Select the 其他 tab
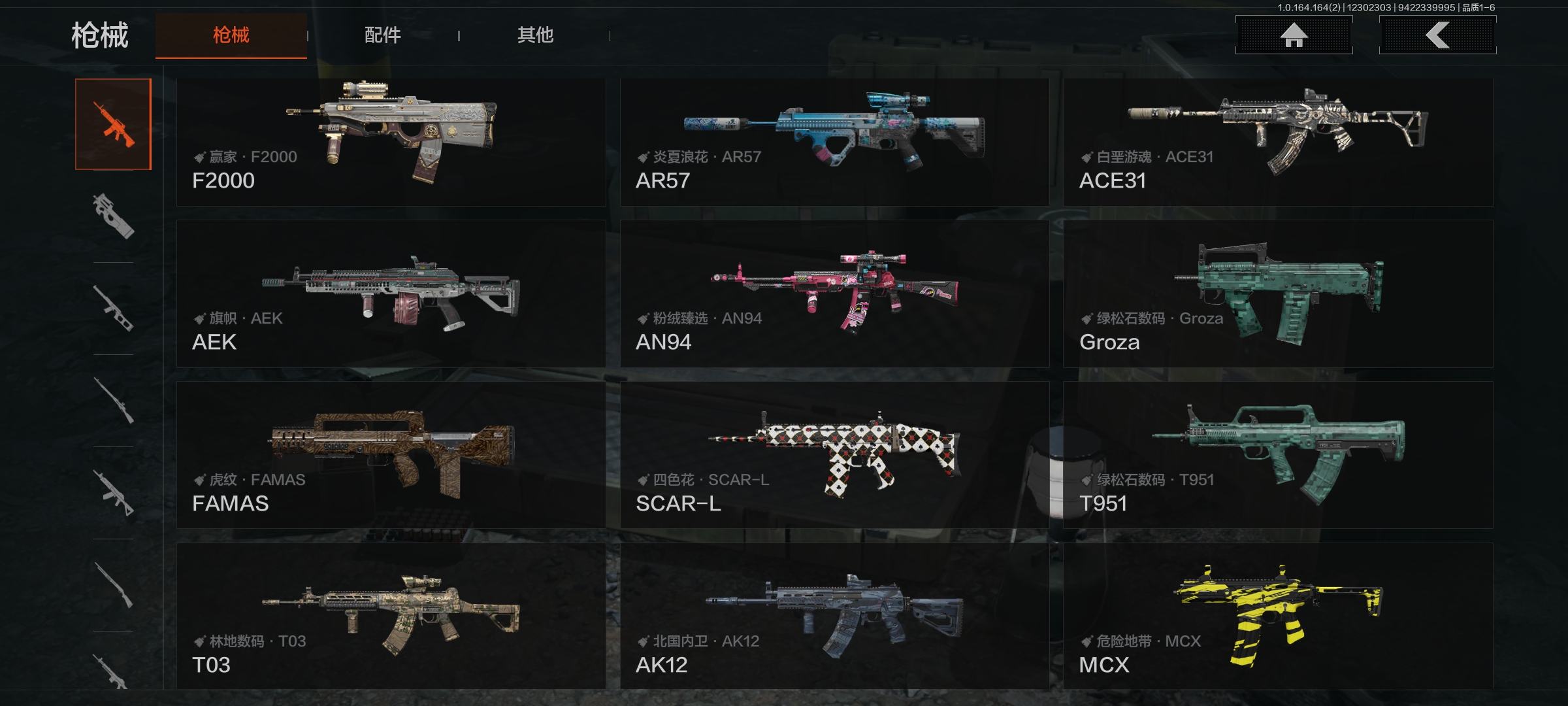This screenshot has width=1568, height=706. click(x=535, y=35)
